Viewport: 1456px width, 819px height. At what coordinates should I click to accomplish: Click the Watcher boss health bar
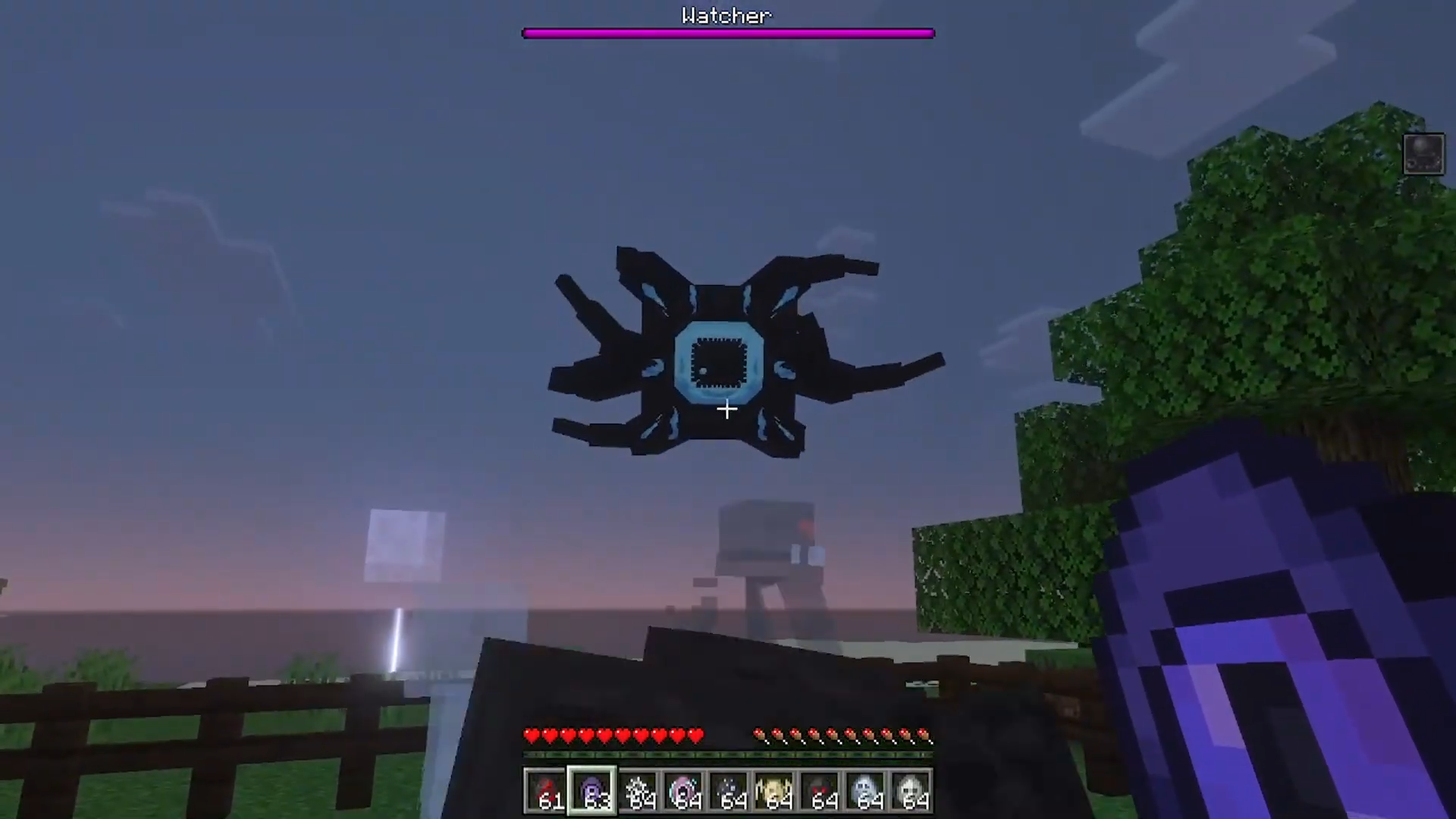[728, 33]
